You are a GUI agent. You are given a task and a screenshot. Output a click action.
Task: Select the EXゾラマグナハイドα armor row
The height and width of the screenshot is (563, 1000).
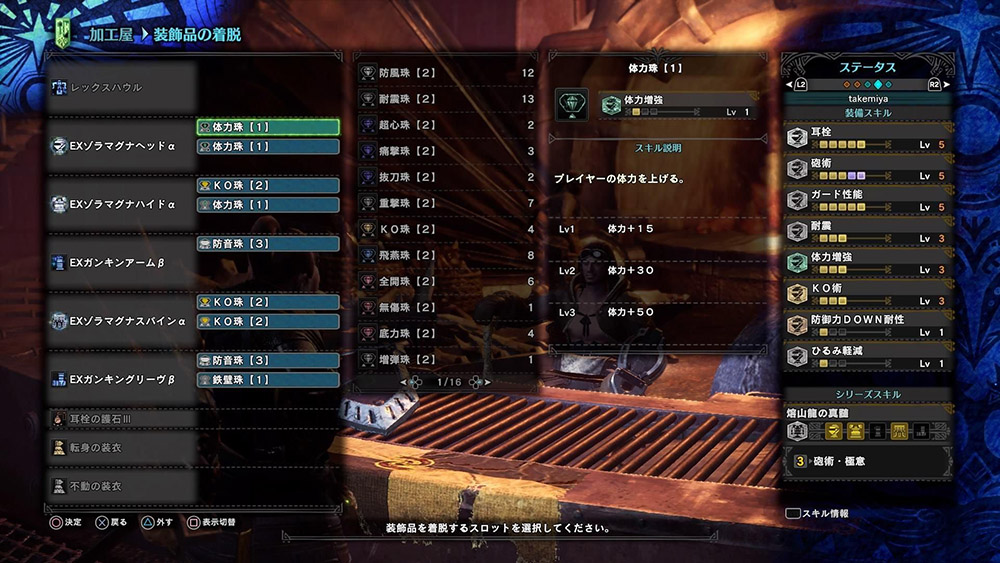(120, 204)
